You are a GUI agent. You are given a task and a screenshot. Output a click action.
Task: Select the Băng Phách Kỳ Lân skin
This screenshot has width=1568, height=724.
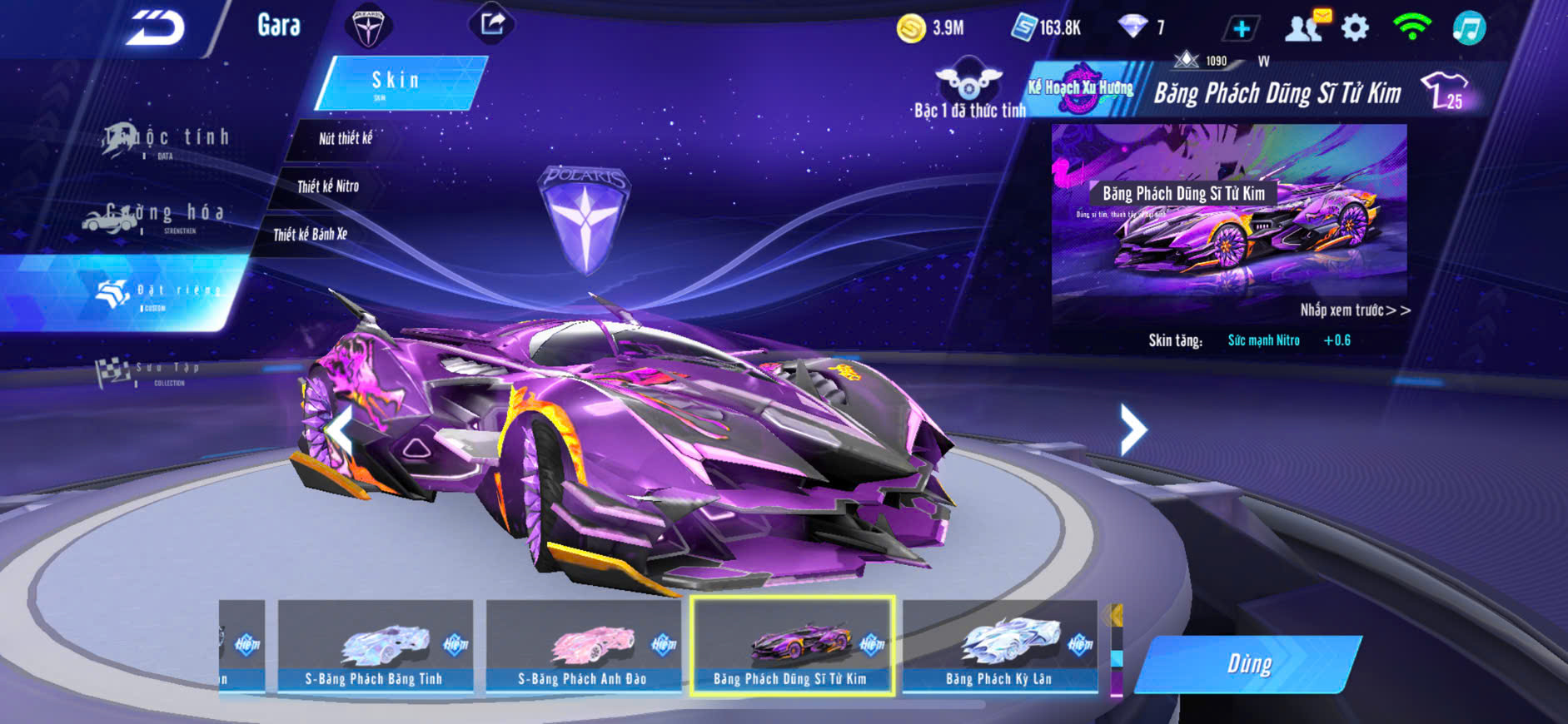(999, 646)
